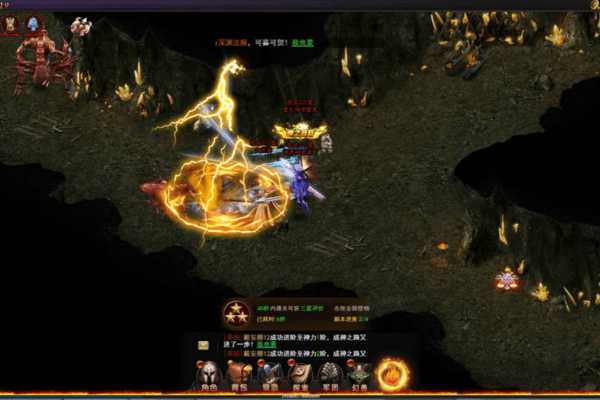
Task: Open the 锻造 forging menu
Action: coord(269,377)
